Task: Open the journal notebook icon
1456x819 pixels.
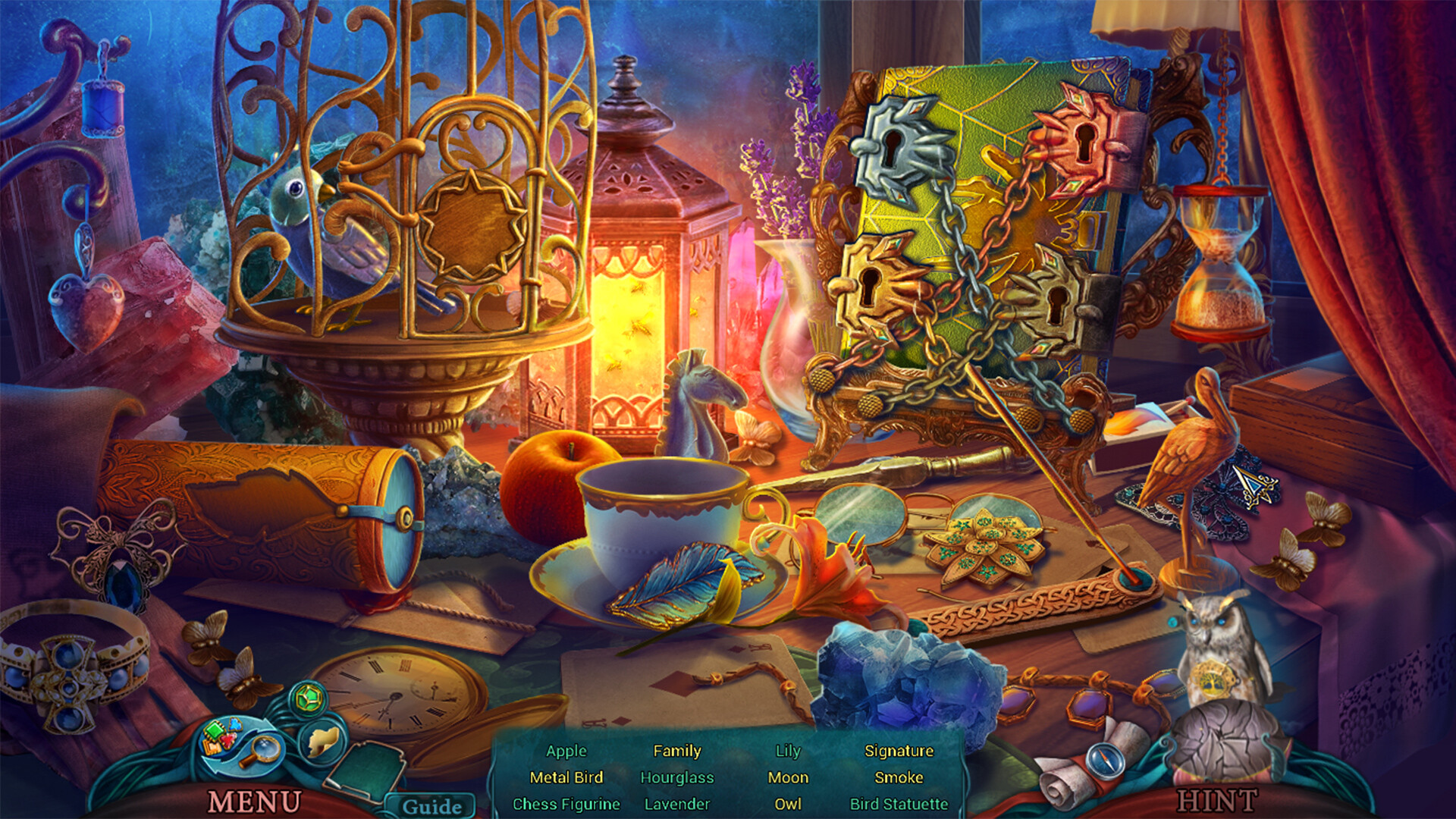Action: (x=366, y=770)
